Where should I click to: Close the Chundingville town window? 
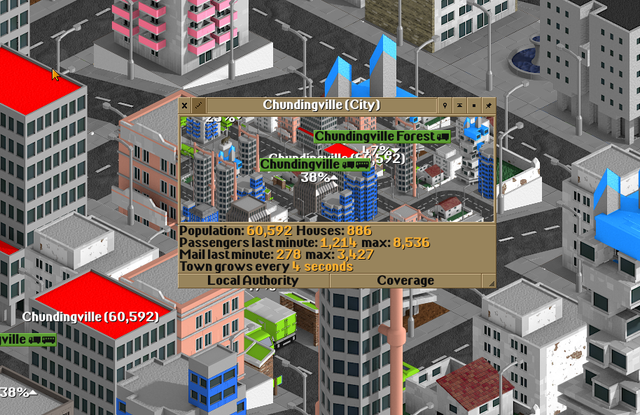(x=185, y=104)
